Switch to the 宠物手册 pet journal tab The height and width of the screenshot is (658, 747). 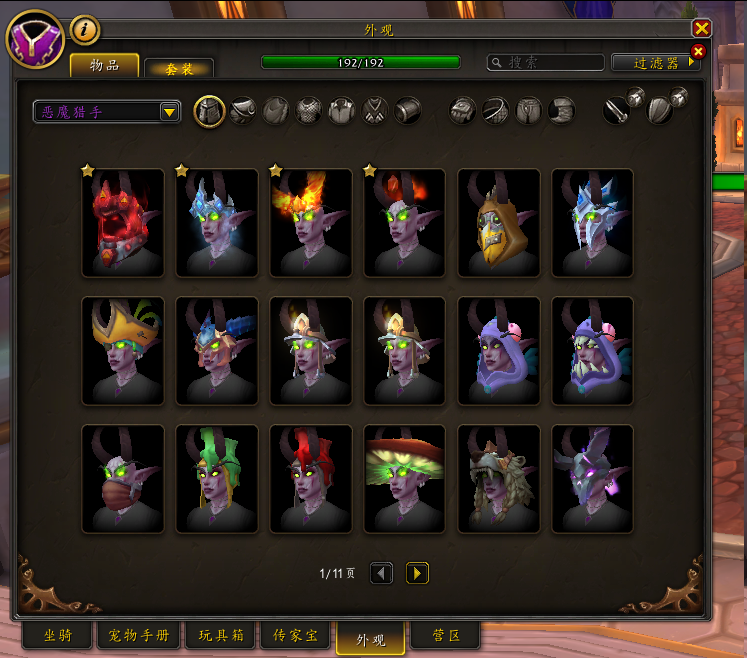coord(139,636)
